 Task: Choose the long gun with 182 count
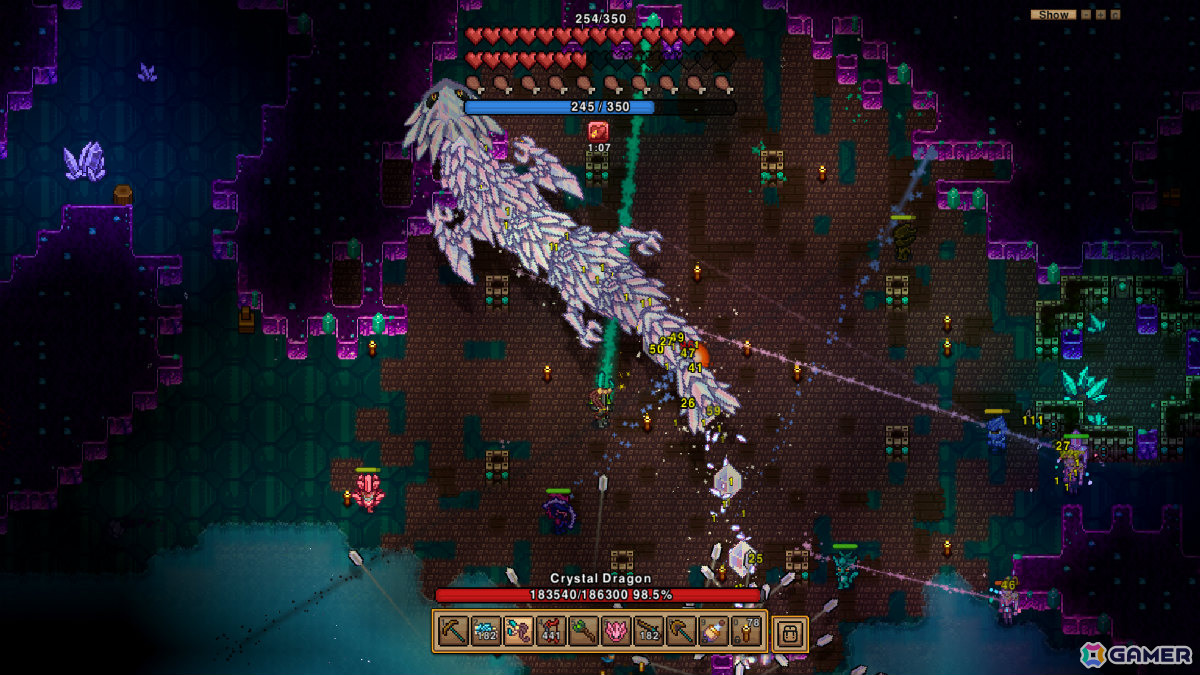(x=648, y=631)
